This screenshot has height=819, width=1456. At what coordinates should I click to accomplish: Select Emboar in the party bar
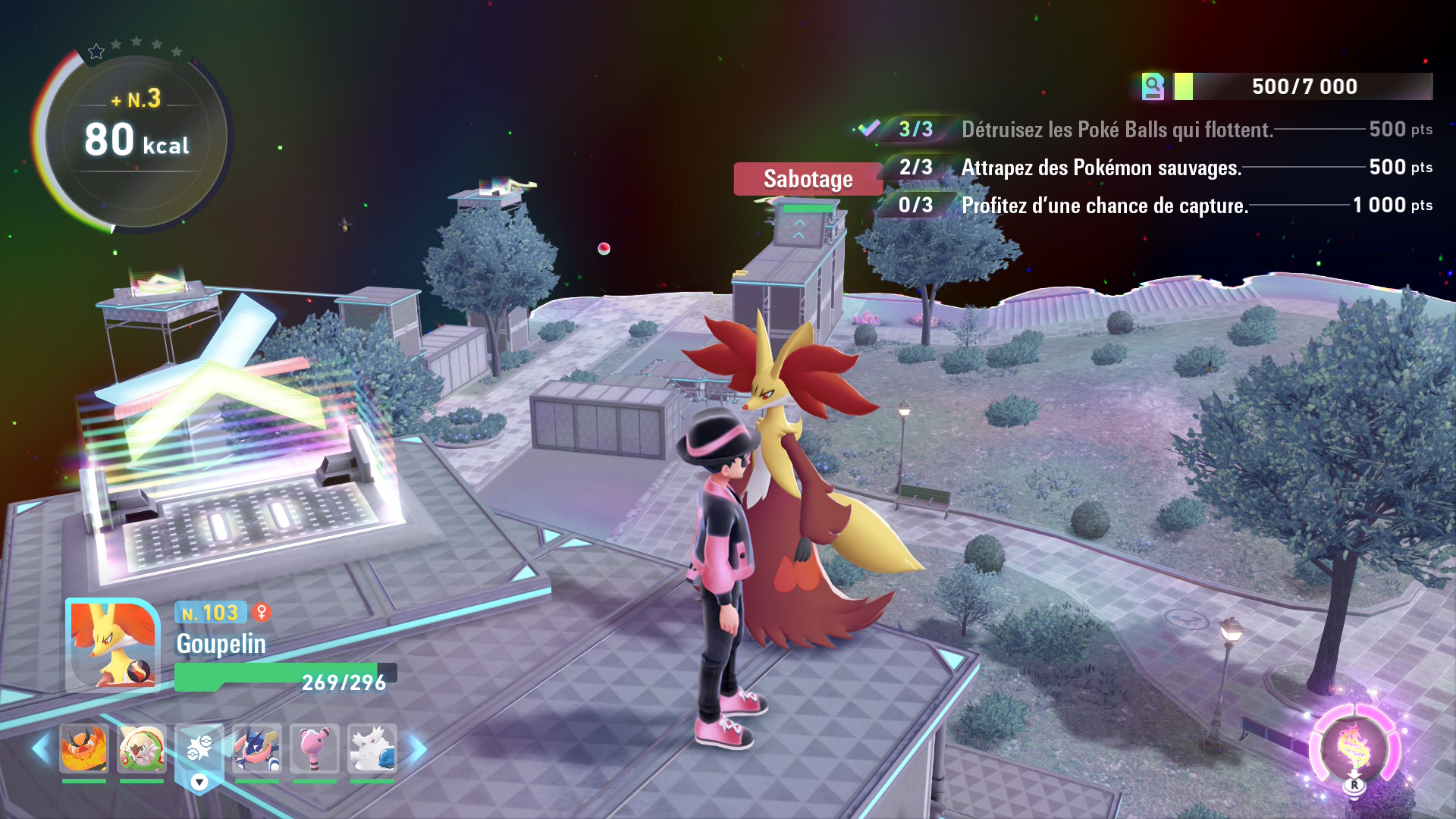84,748
